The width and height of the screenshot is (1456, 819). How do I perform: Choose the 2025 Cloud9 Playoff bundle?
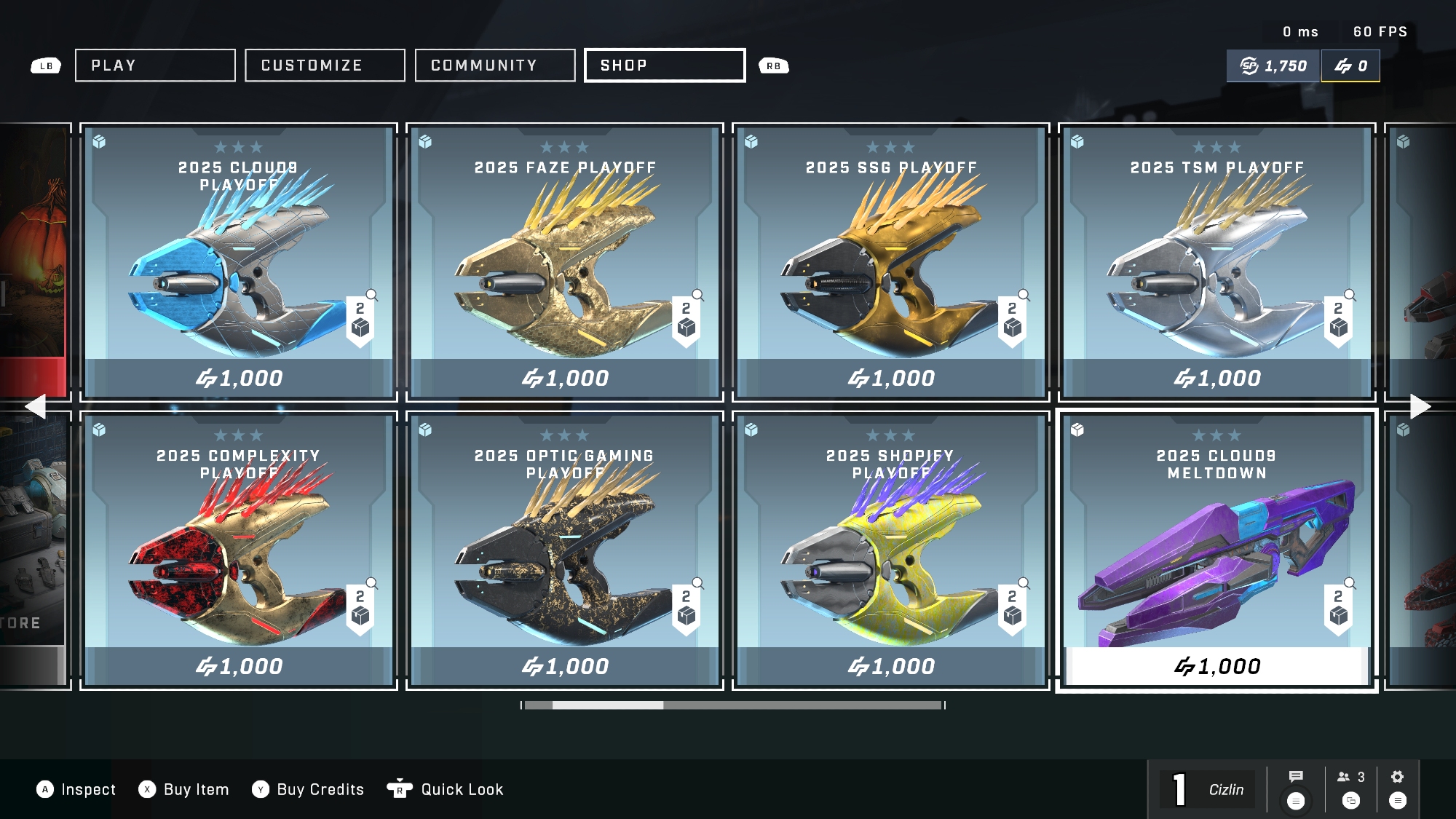239,262
